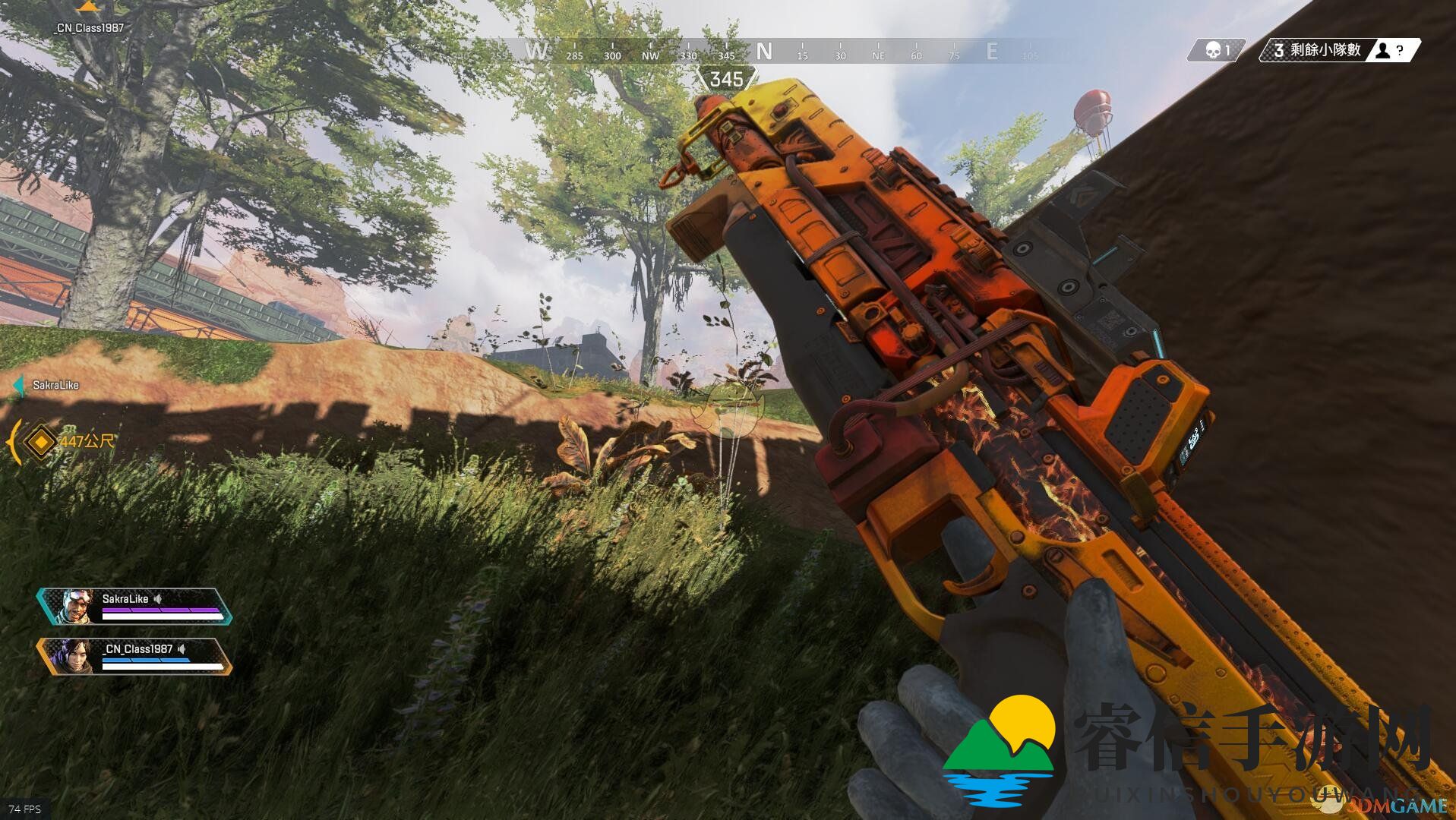Click the skull kill counter icon
Screen dimensions: 1456x820
tap(1213, 51)
